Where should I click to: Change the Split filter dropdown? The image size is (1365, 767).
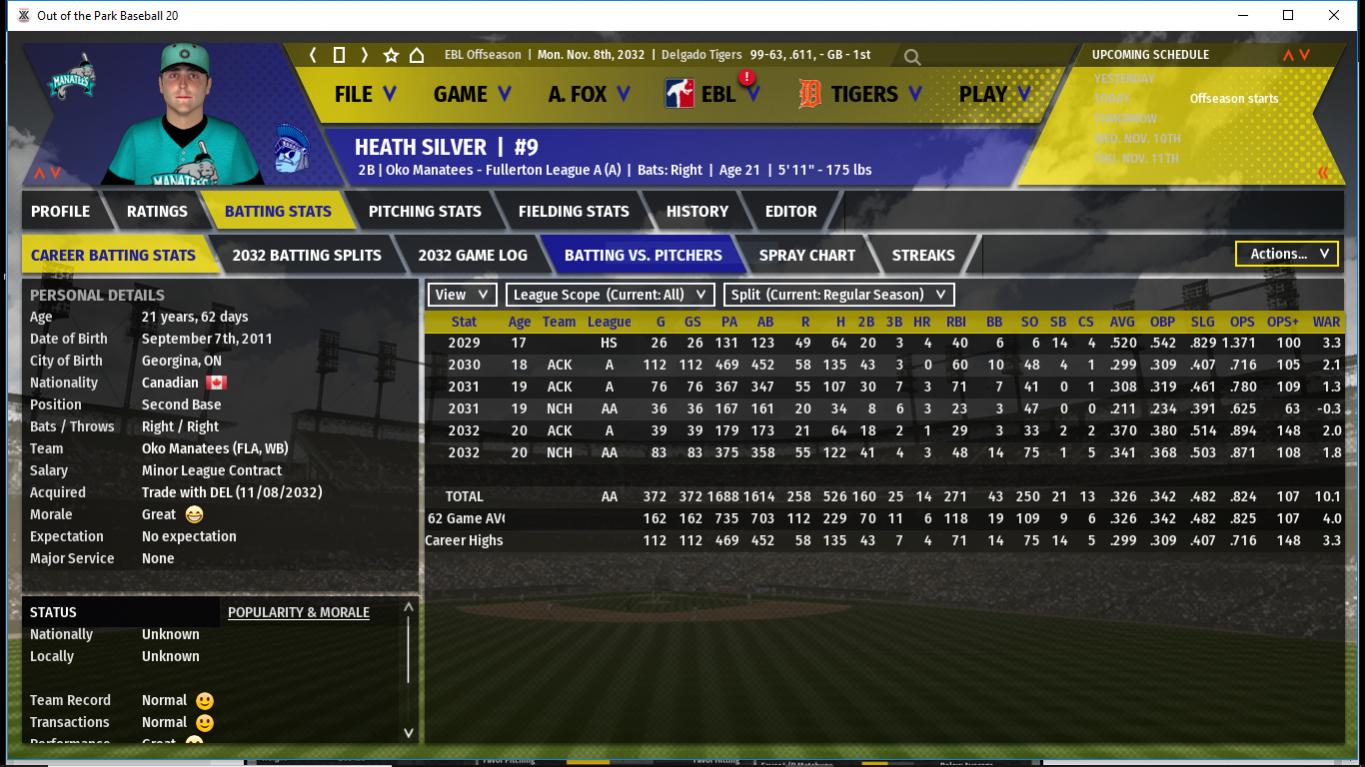point(839,295)
